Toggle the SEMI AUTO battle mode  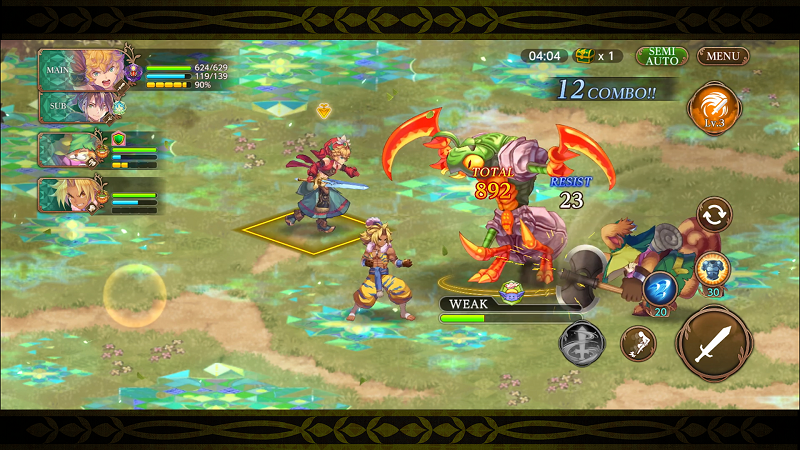coord(661,56)
